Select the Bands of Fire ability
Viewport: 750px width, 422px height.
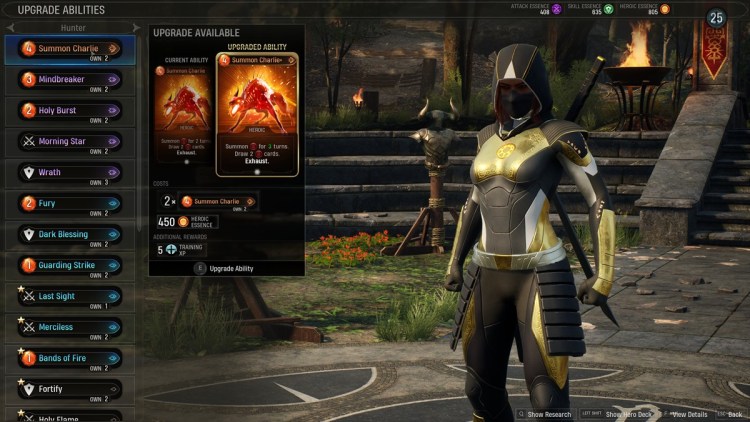pyautogui.click(x=68, y=358)
